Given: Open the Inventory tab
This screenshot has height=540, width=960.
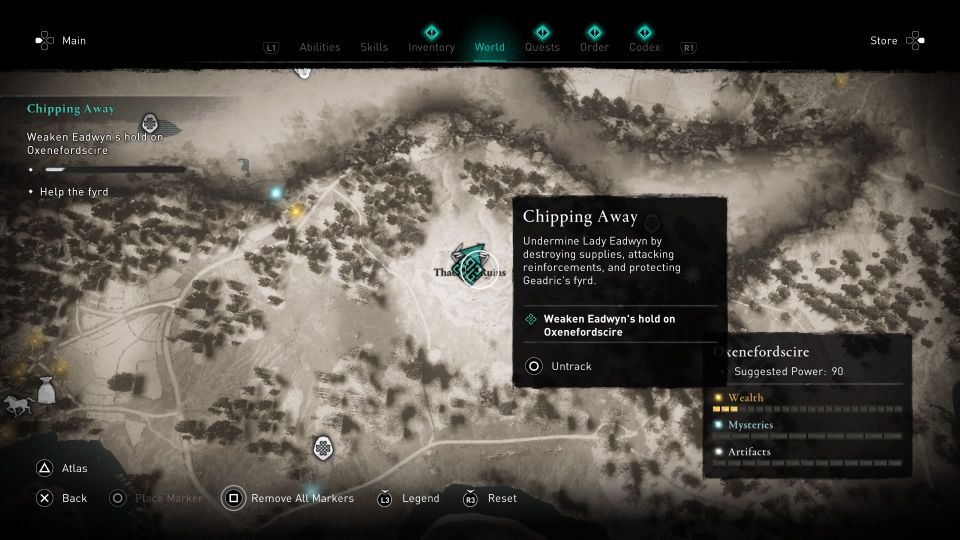Looking at the screenshot, I should [431, 47].
